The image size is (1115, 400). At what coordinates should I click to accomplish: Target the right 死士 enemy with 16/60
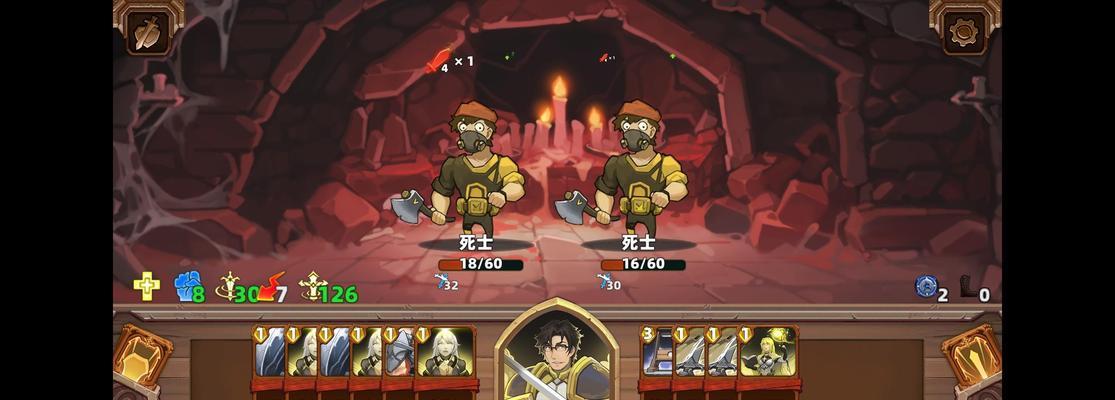[640, 170]
